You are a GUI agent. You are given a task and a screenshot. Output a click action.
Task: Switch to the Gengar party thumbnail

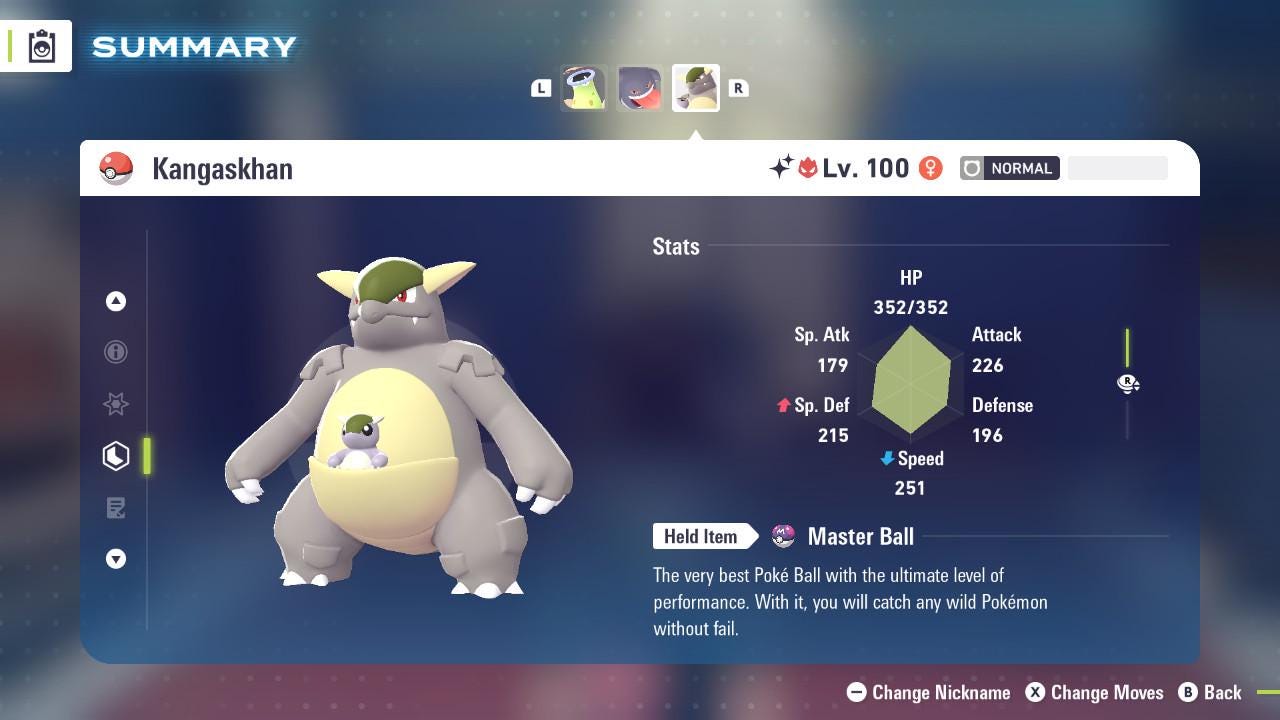pos(639,88)
